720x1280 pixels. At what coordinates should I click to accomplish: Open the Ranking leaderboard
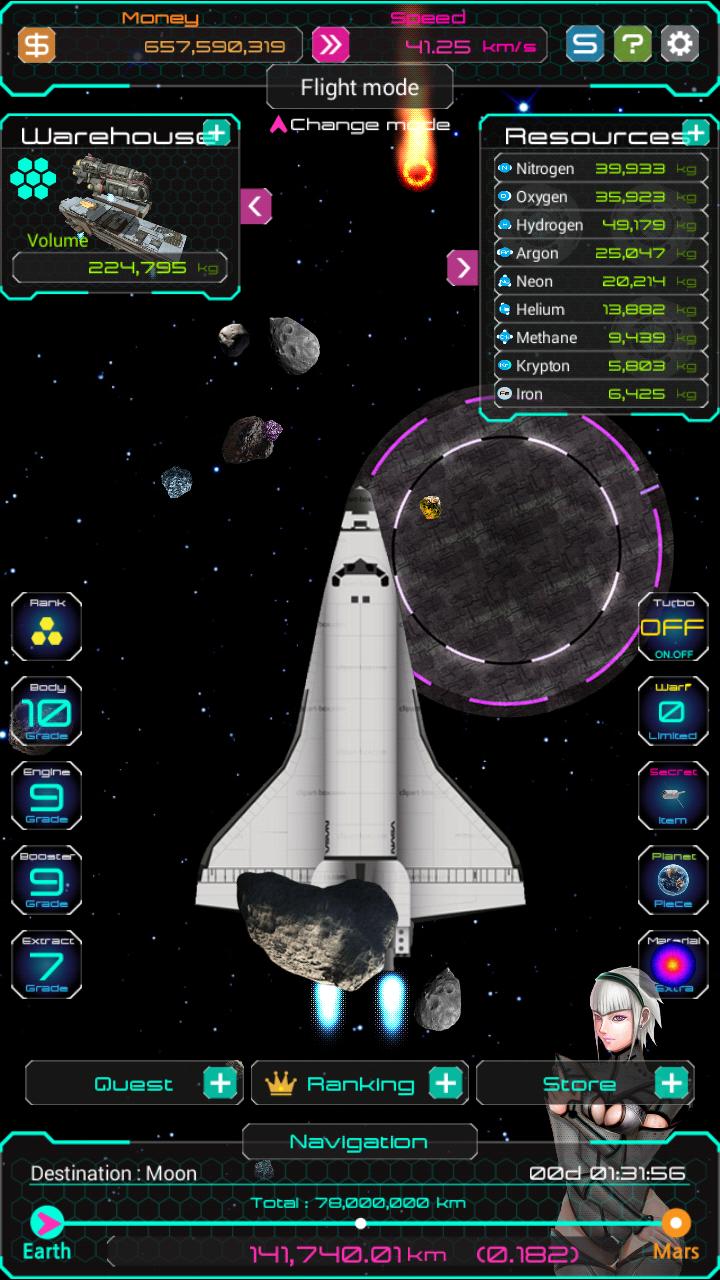359,1083
